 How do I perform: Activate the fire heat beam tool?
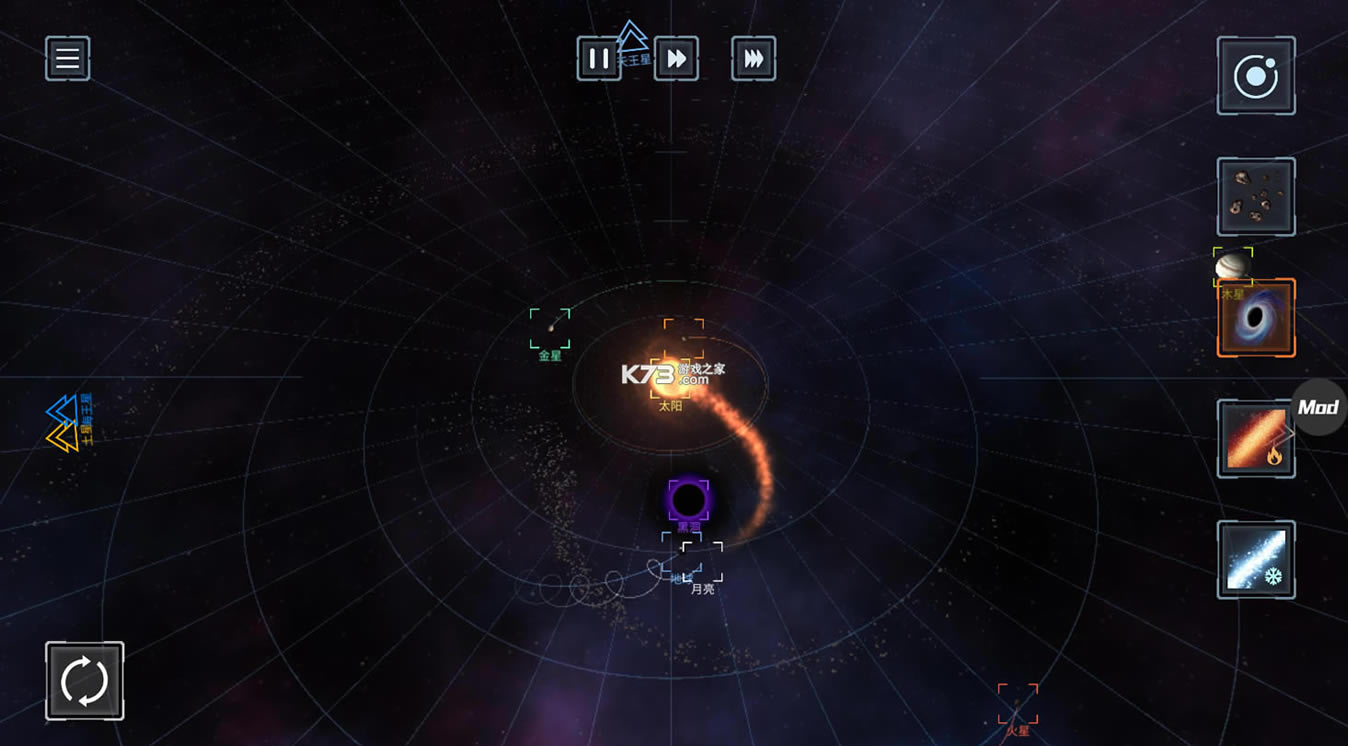tap(1256, 439)
